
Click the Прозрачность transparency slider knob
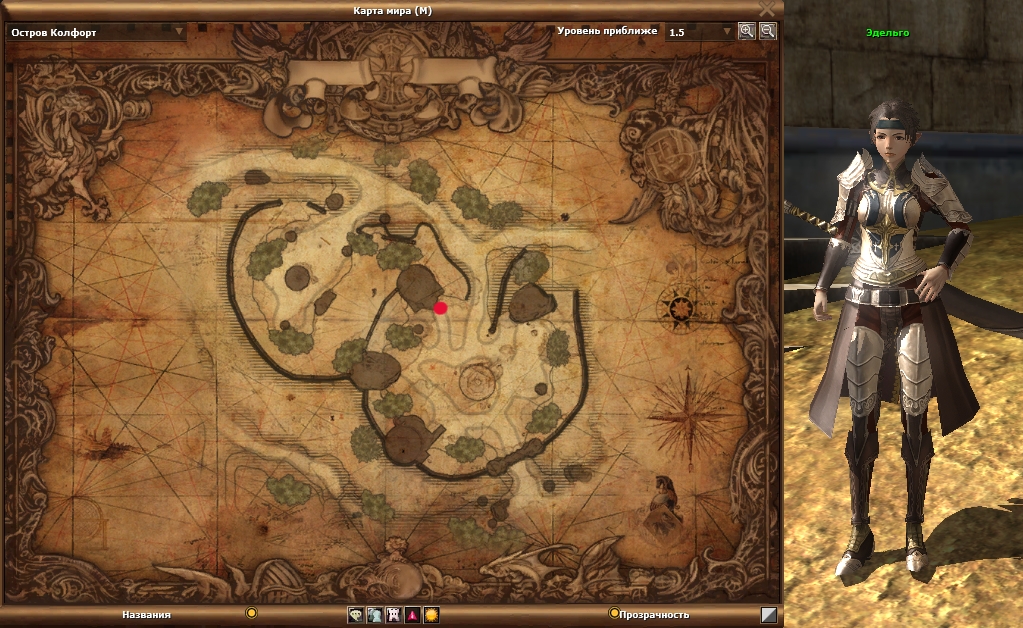614,613
